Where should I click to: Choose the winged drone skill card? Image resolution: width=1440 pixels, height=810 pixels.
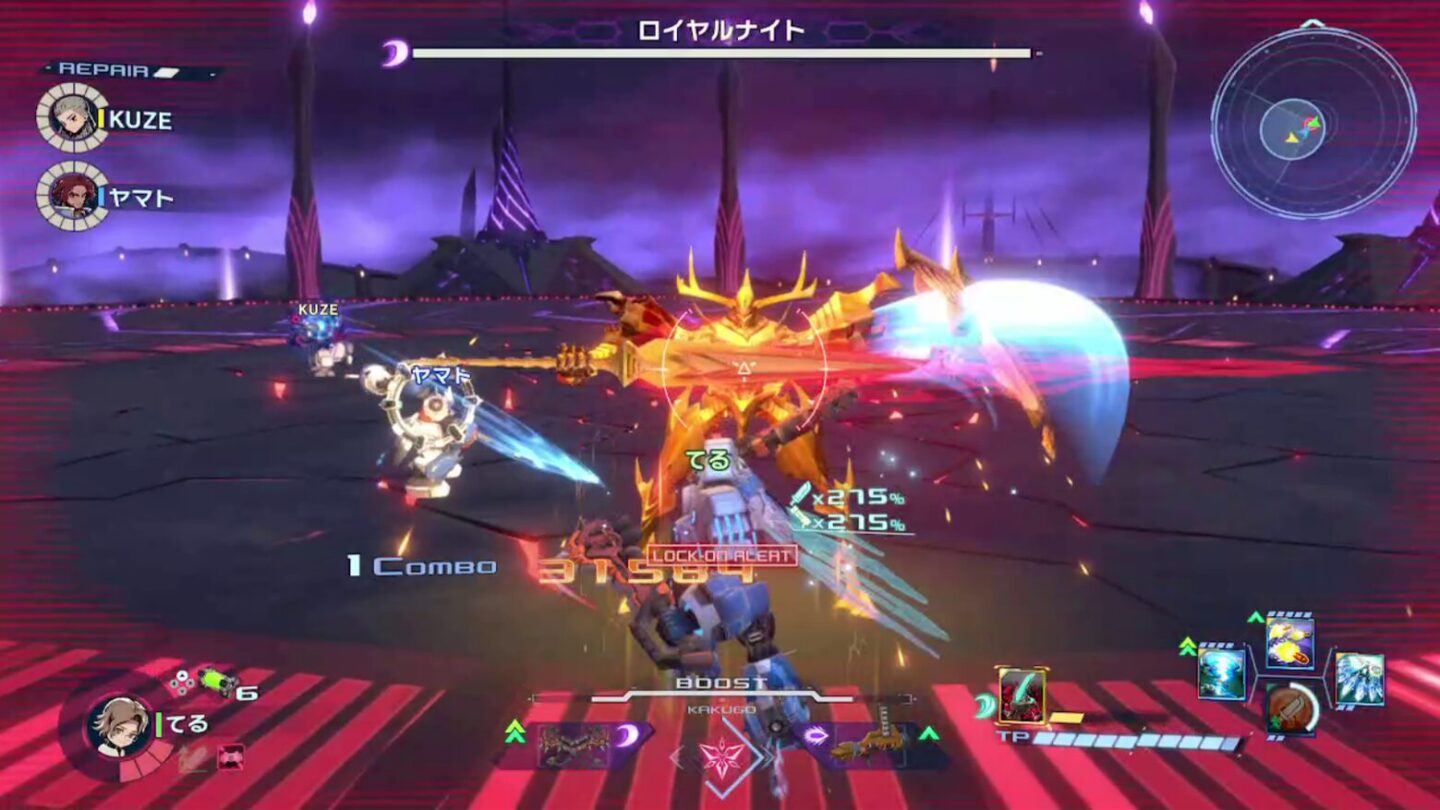(x=1362, y=679)
